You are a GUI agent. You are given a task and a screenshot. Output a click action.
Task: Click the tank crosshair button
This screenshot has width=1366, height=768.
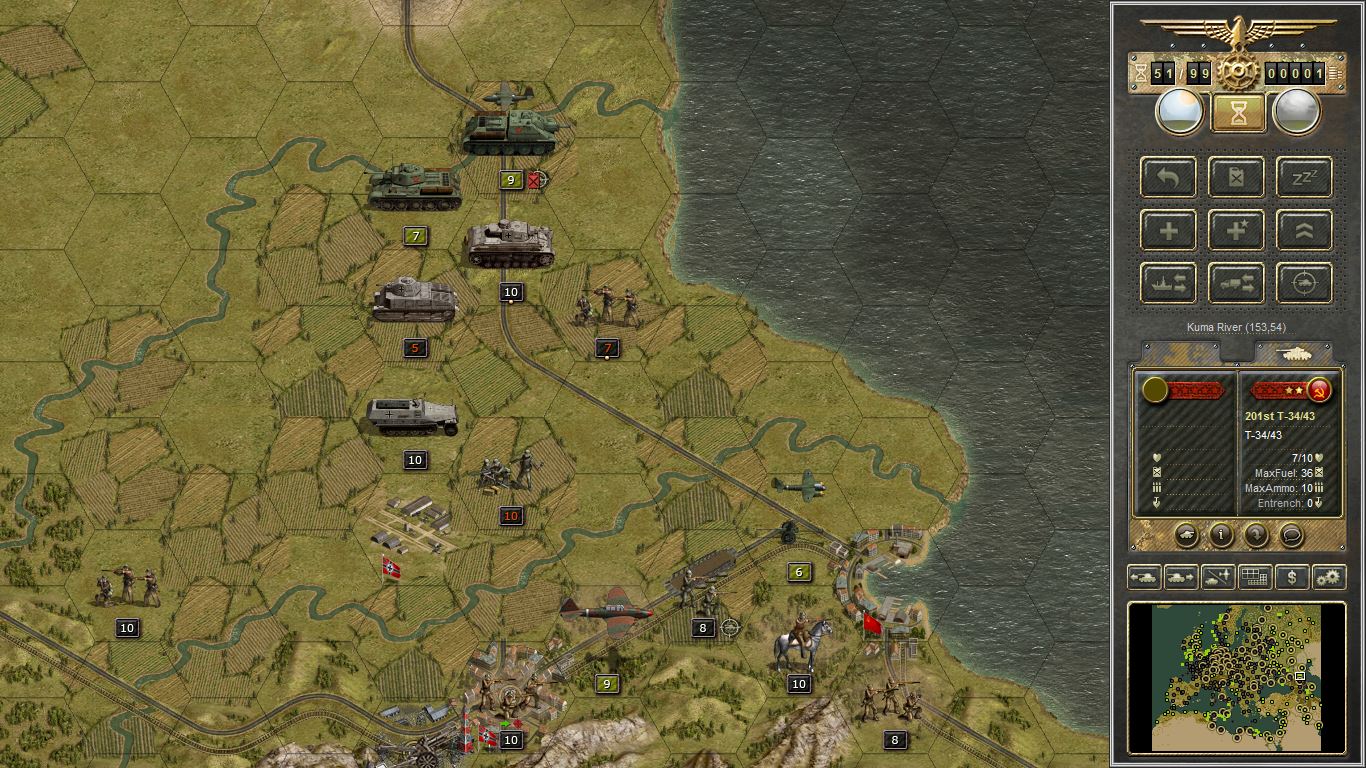point(1304,283)
